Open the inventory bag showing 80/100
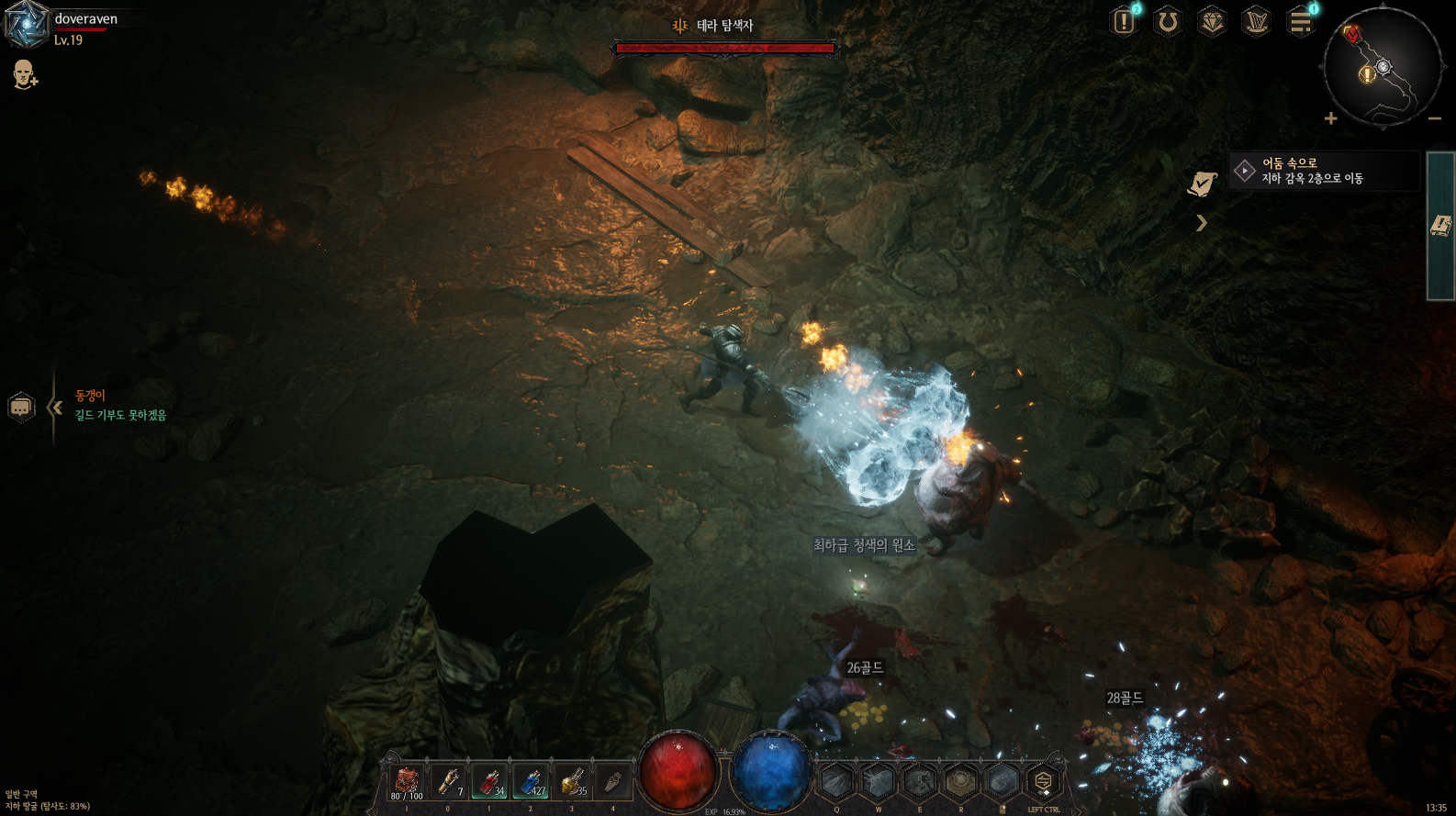The image size is (1456, 816). pos(407,782)
